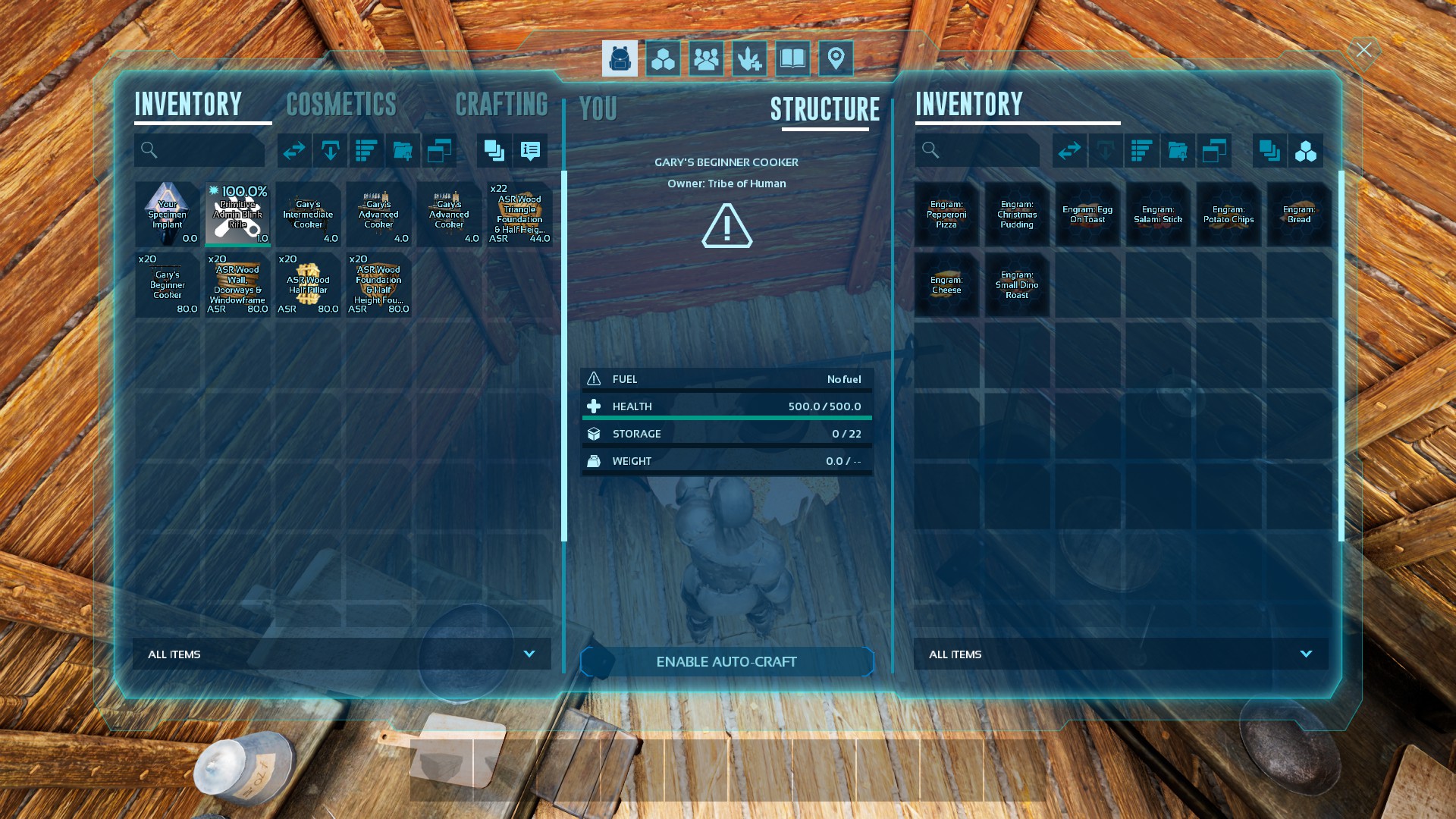The width and height of the screenshot is (1456, 819).
Task: Switch to the Cosmetics tab
Action: (341, 105)
